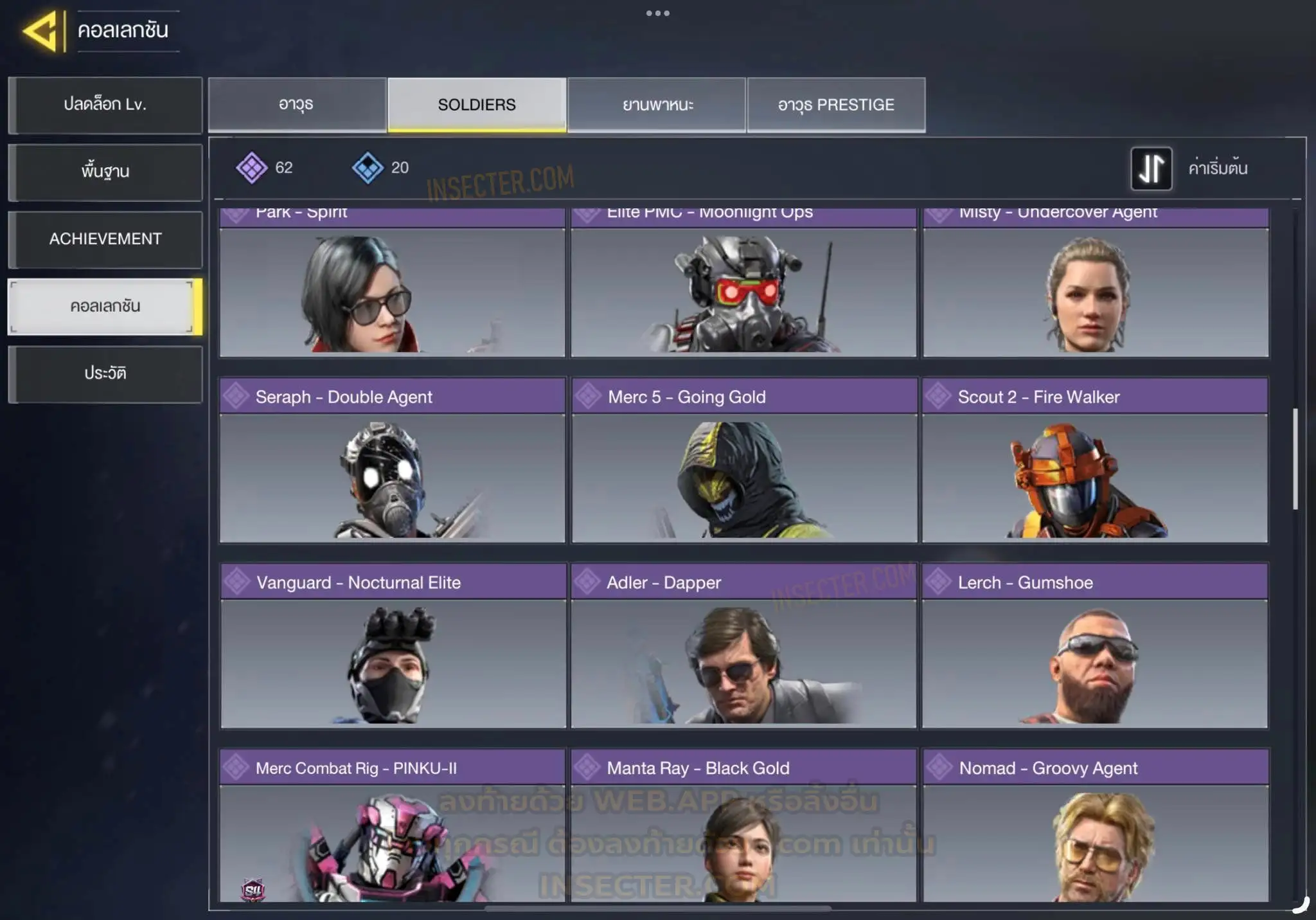Switch to the SOLDIERS tab
1316x920 pixels.
[x=477, y=105]
